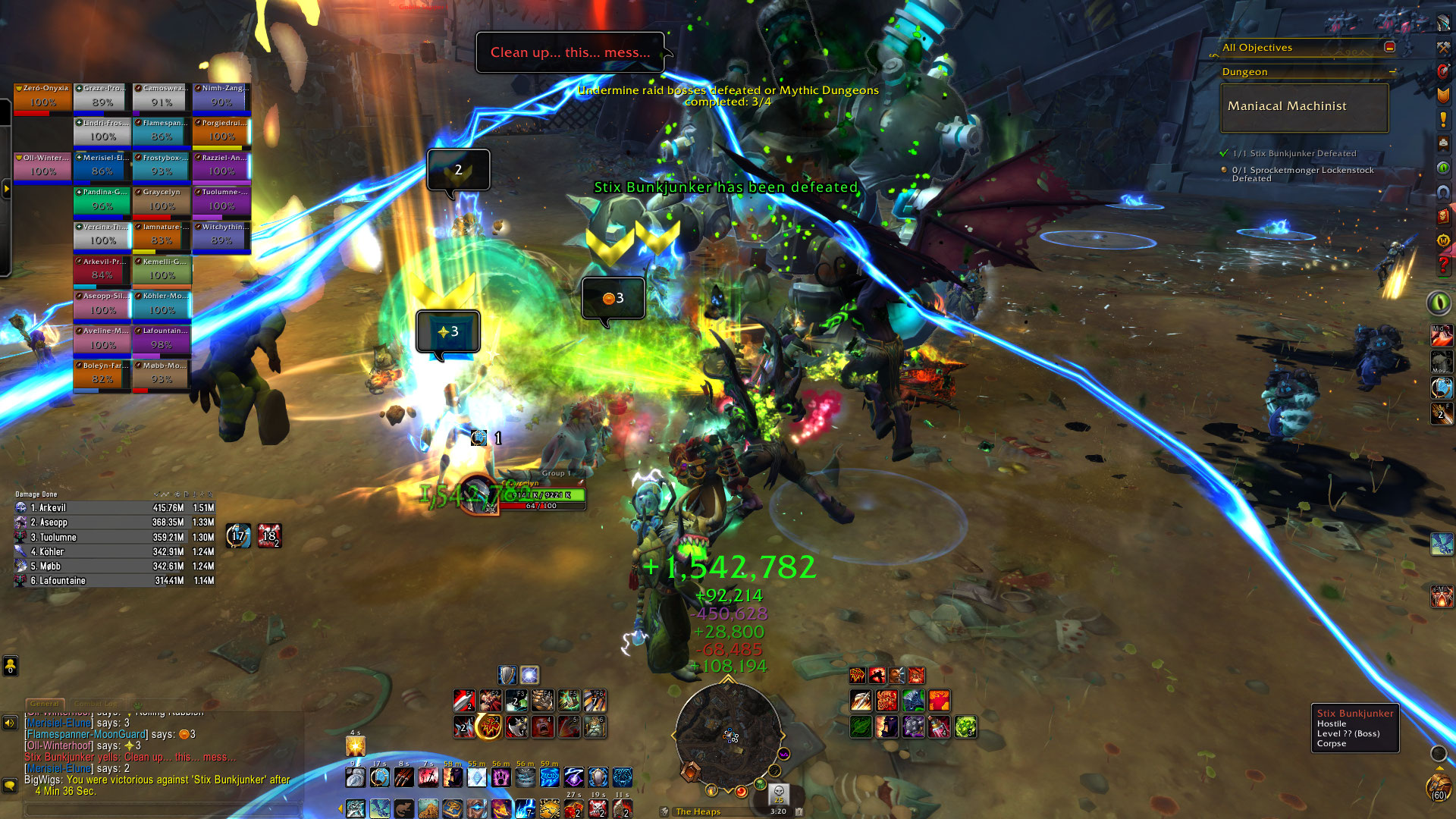This screenshot has height=819, width=1456.
Task: Activate the screaming red face ability
Action: pyautogui.click(x=542, y=726)
